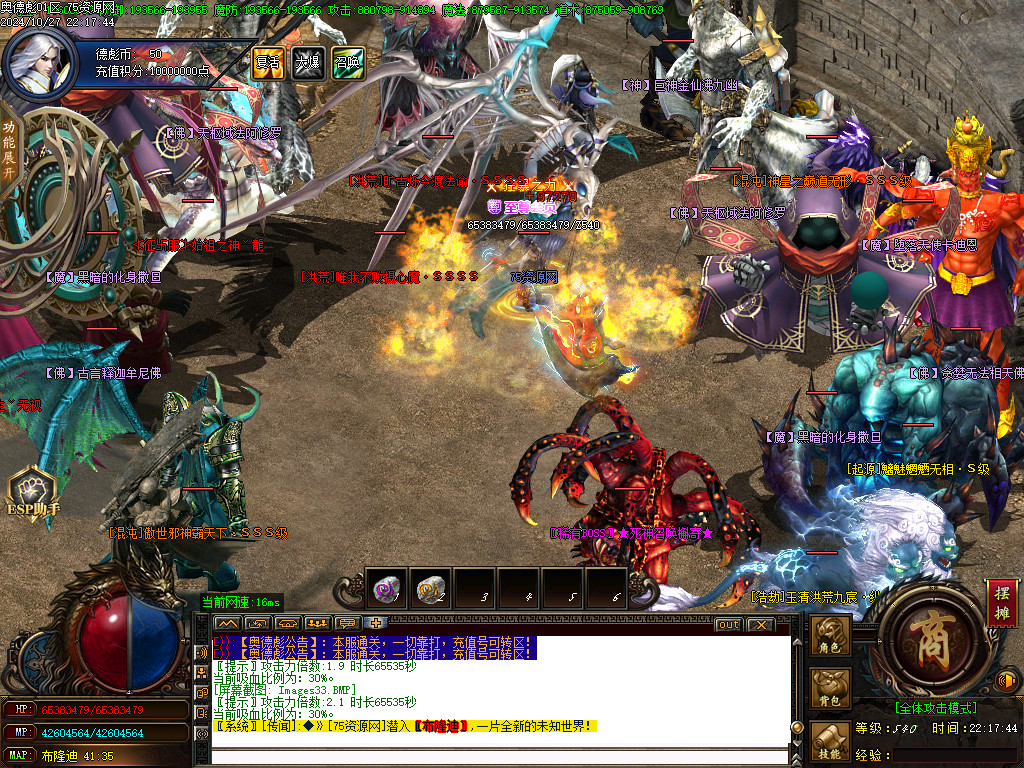Expand the 功能展开 function panel

9,149
